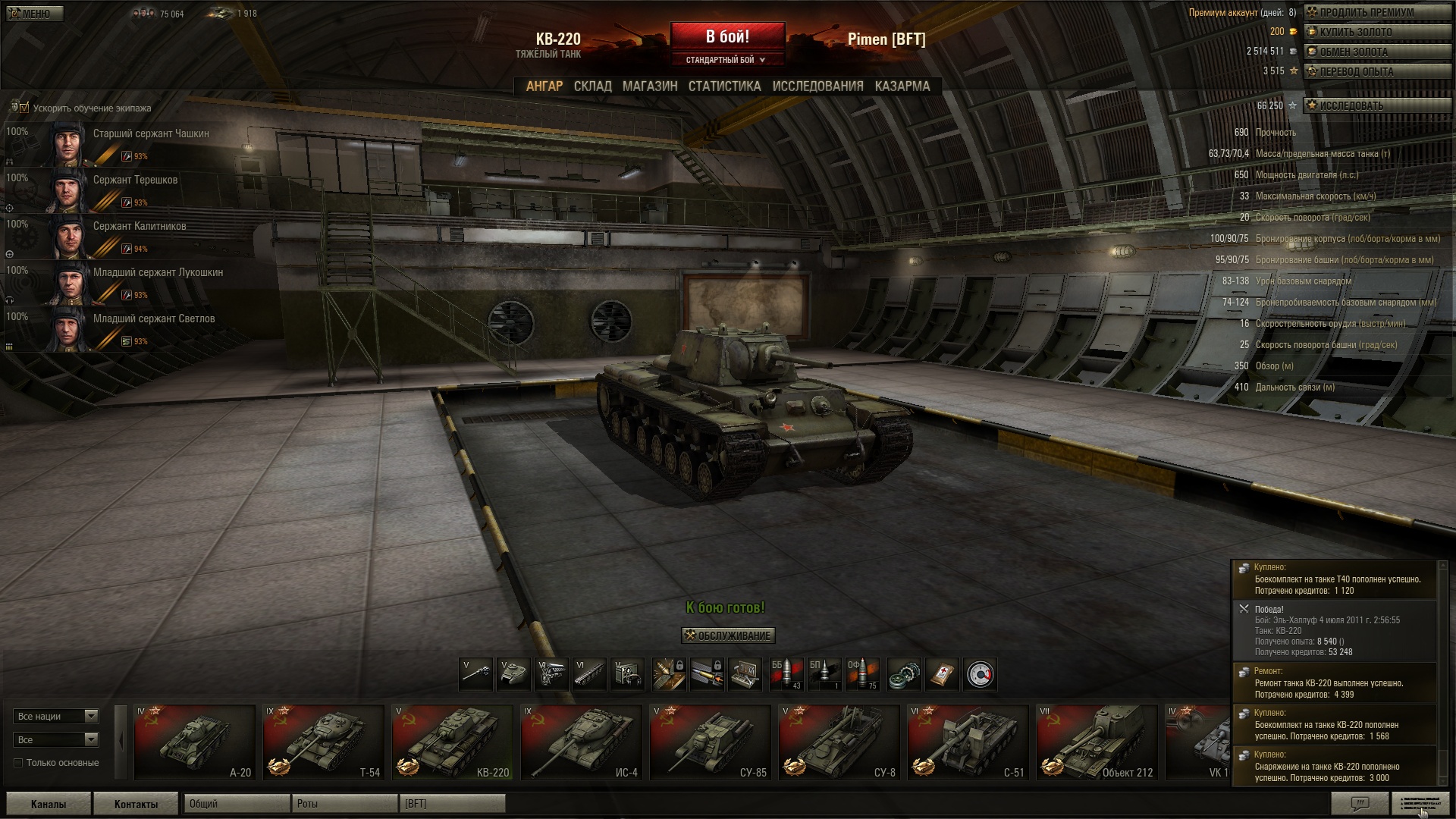Open the Каналы chat channels button
Viewport: 1456px width, 819px height.
click(49, 804)
